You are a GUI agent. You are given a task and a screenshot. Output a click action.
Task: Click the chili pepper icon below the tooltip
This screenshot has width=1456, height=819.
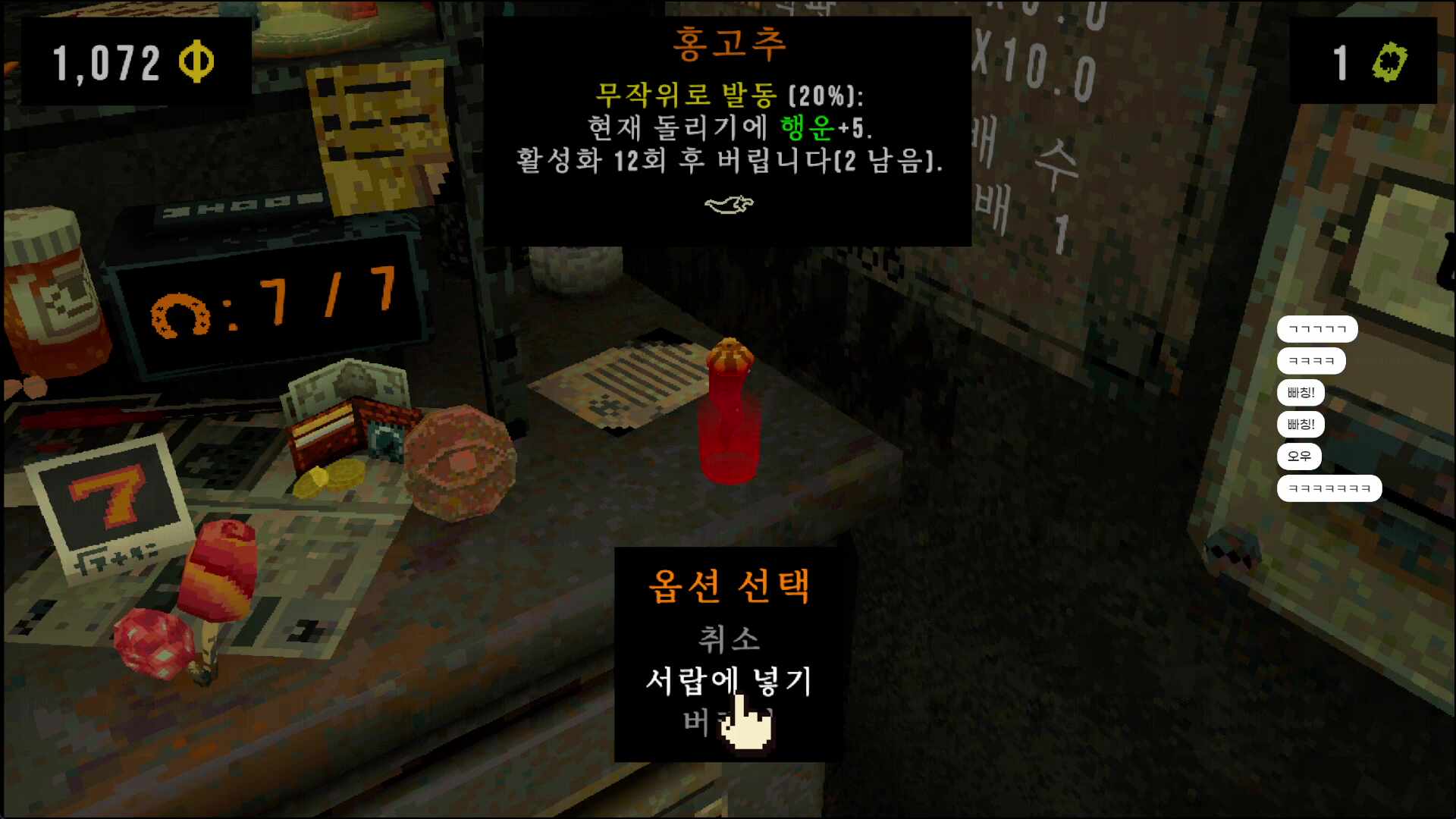click(x=730, y=205)
